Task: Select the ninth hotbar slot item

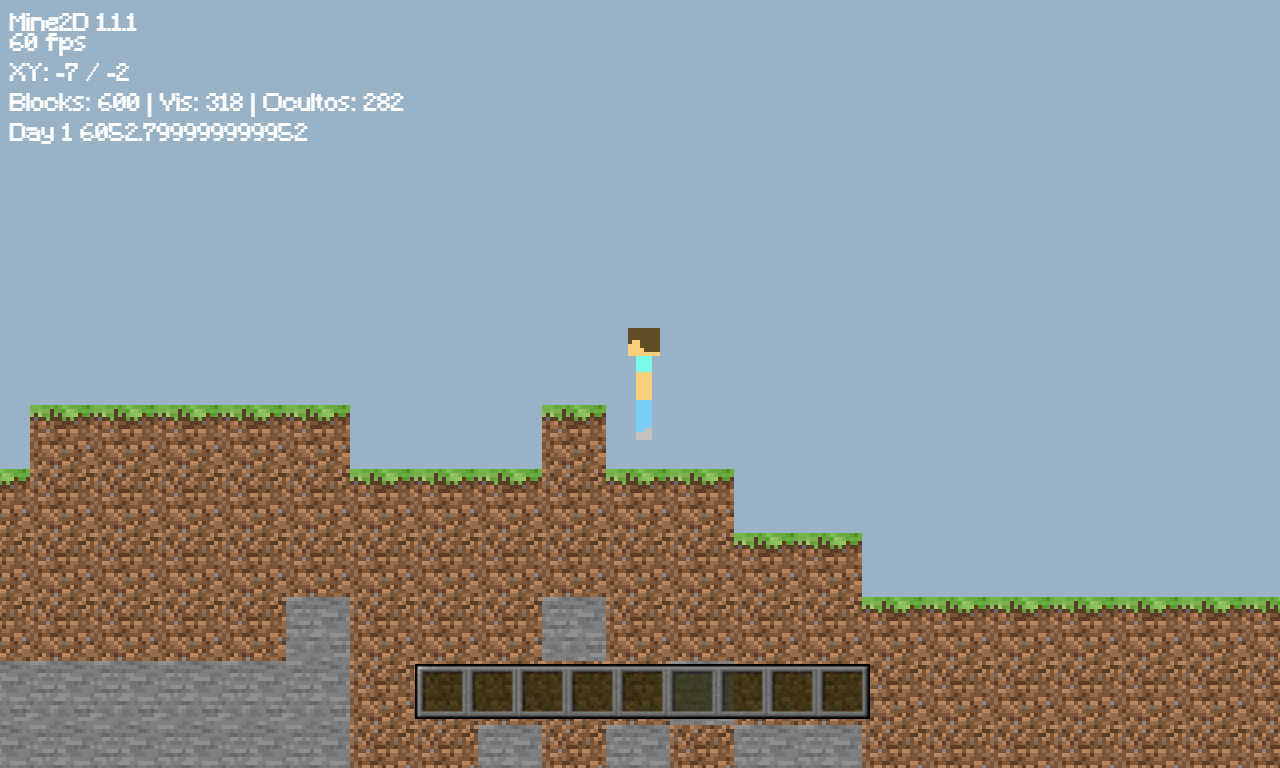Action: [x=841, y=690]
